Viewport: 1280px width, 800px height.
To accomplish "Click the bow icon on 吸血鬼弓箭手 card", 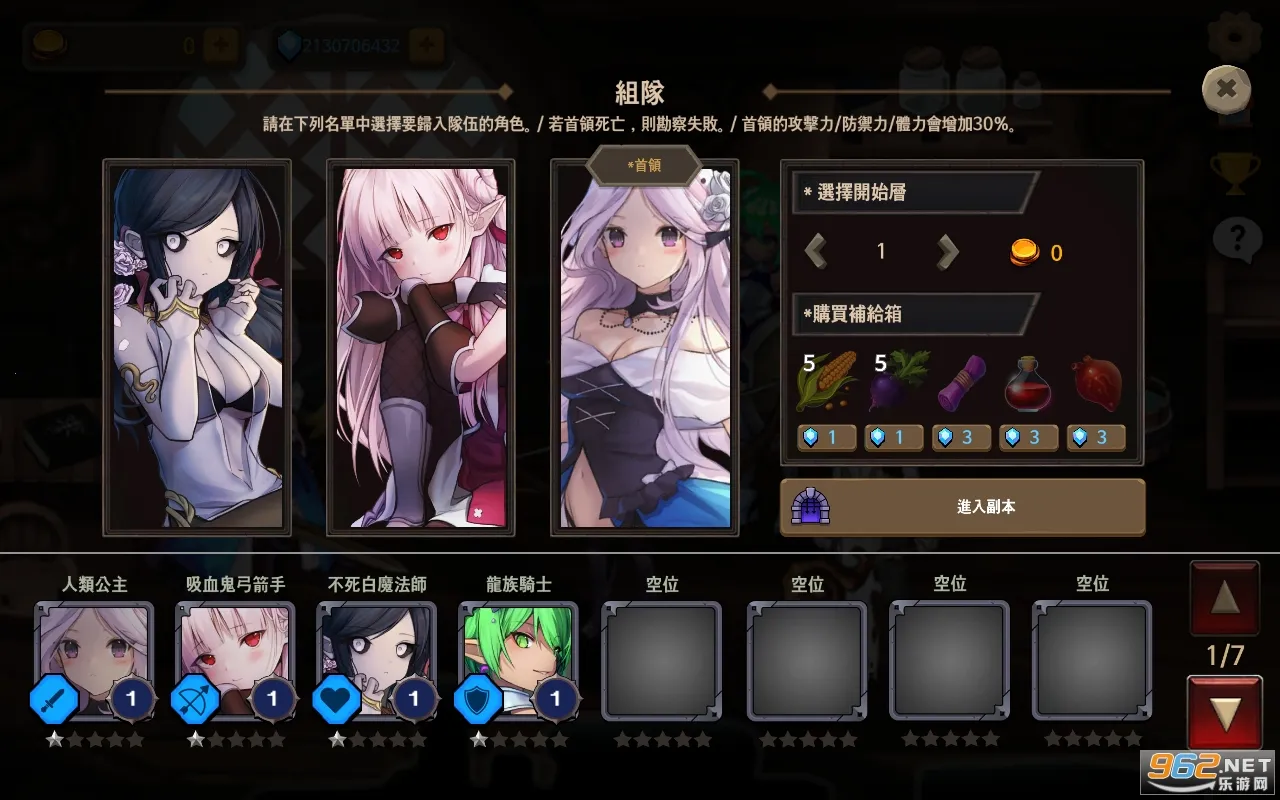I will [x=195, y=699].
